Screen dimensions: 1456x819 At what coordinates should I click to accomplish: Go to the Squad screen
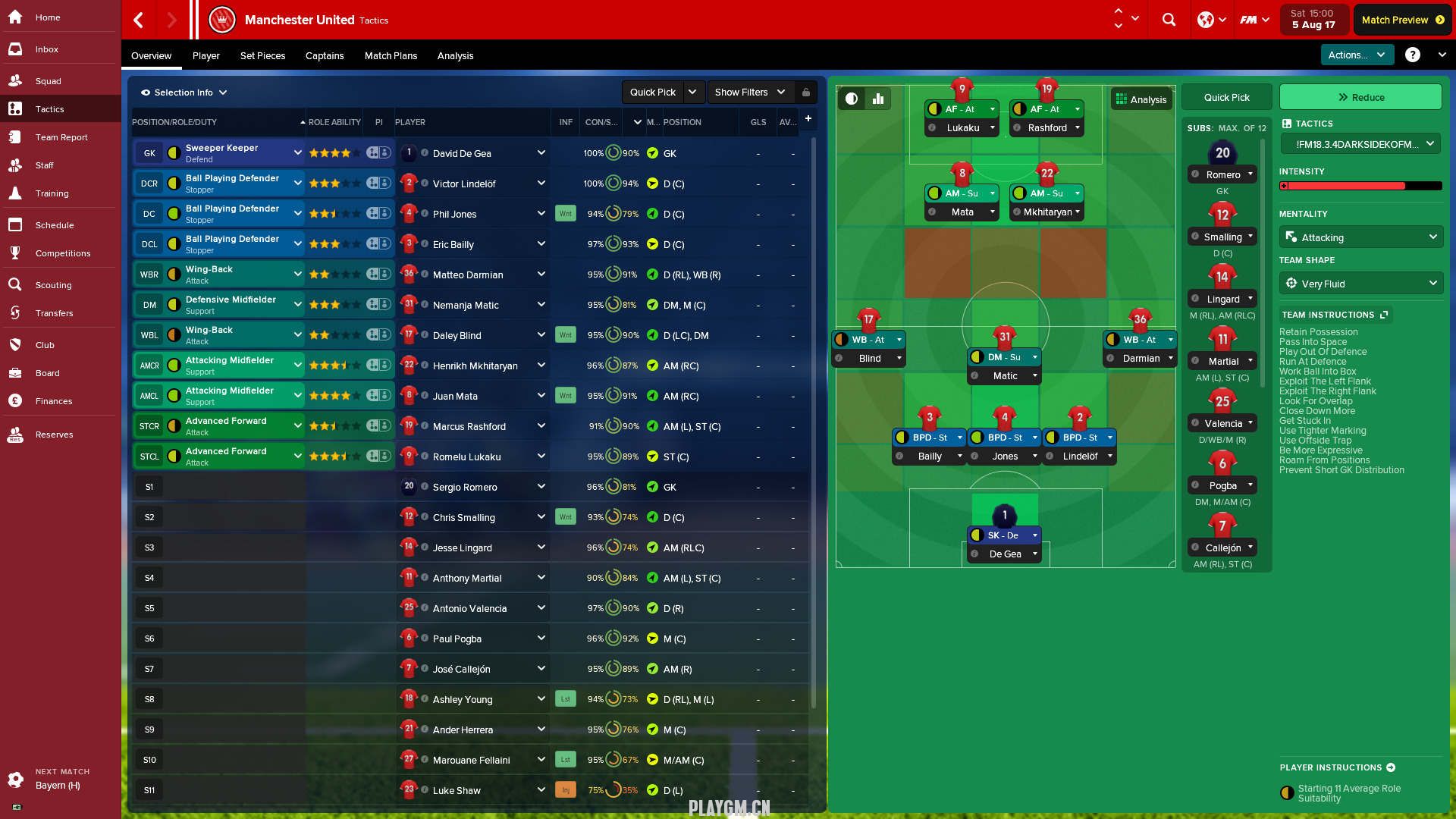pyautogui.click(x=48, y=81)
